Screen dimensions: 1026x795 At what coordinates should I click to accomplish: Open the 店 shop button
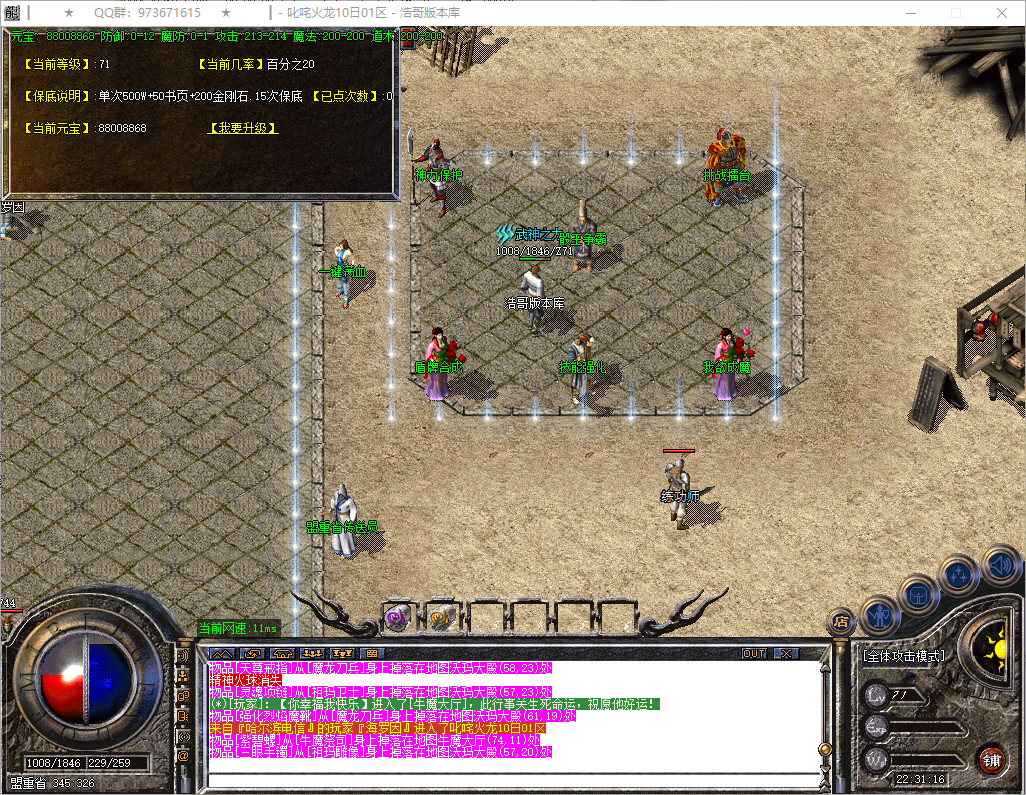[x=841, y=622]
